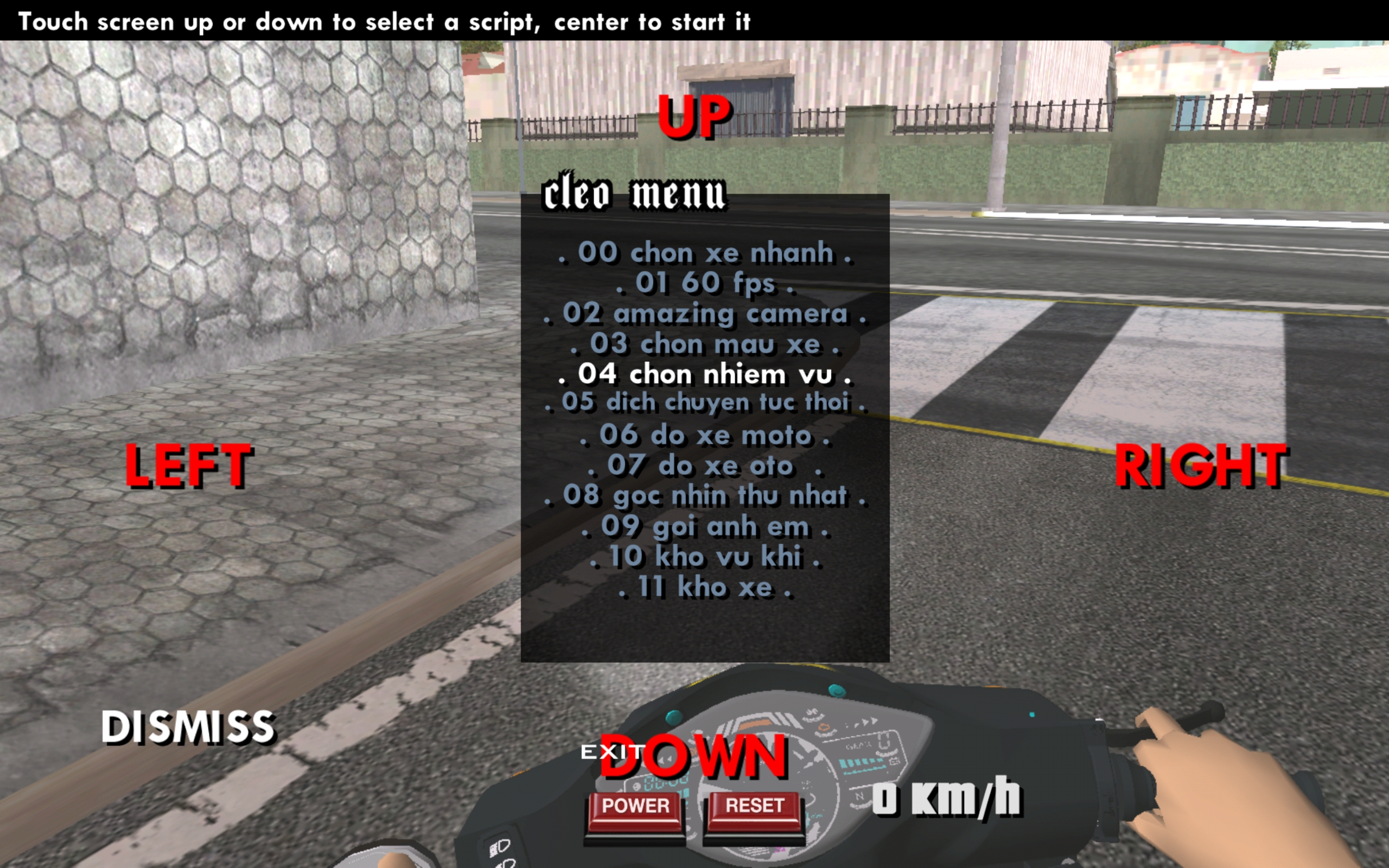Tap the red LEFT control
The height and width of the screenshot is (868, 1389).
(188, 465)
